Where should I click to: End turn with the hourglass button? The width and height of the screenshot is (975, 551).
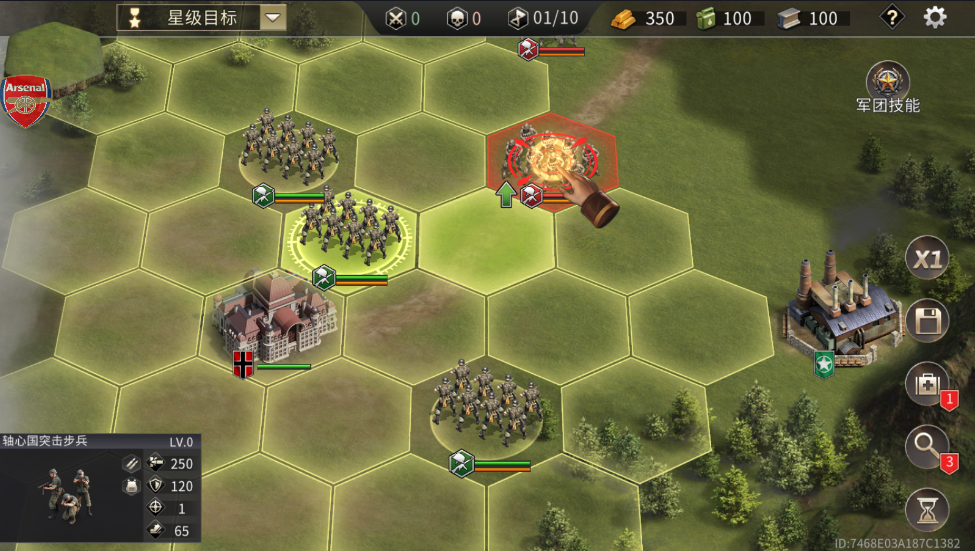(927, 510)
